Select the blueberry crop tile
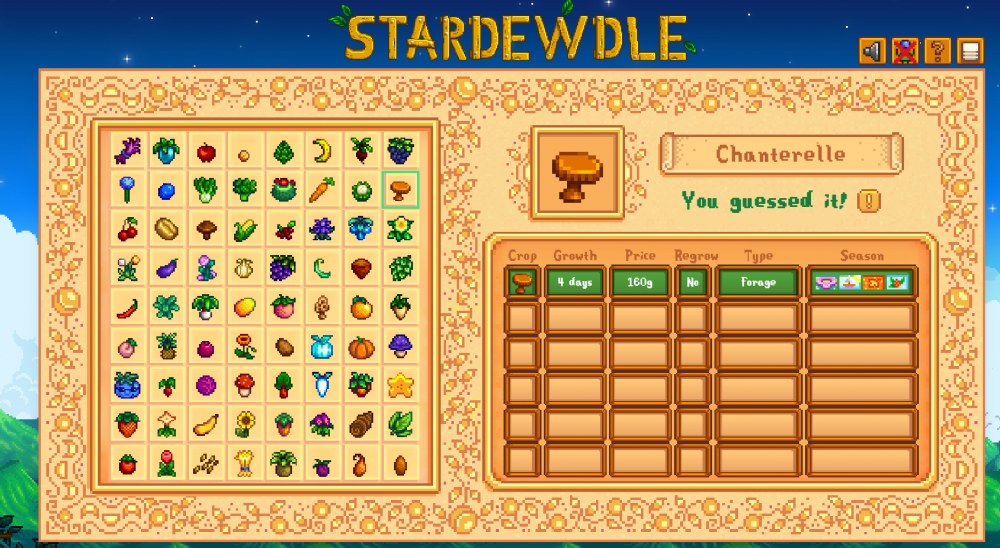The height and width of the screenshot is (548, 1000). (166, 190)
